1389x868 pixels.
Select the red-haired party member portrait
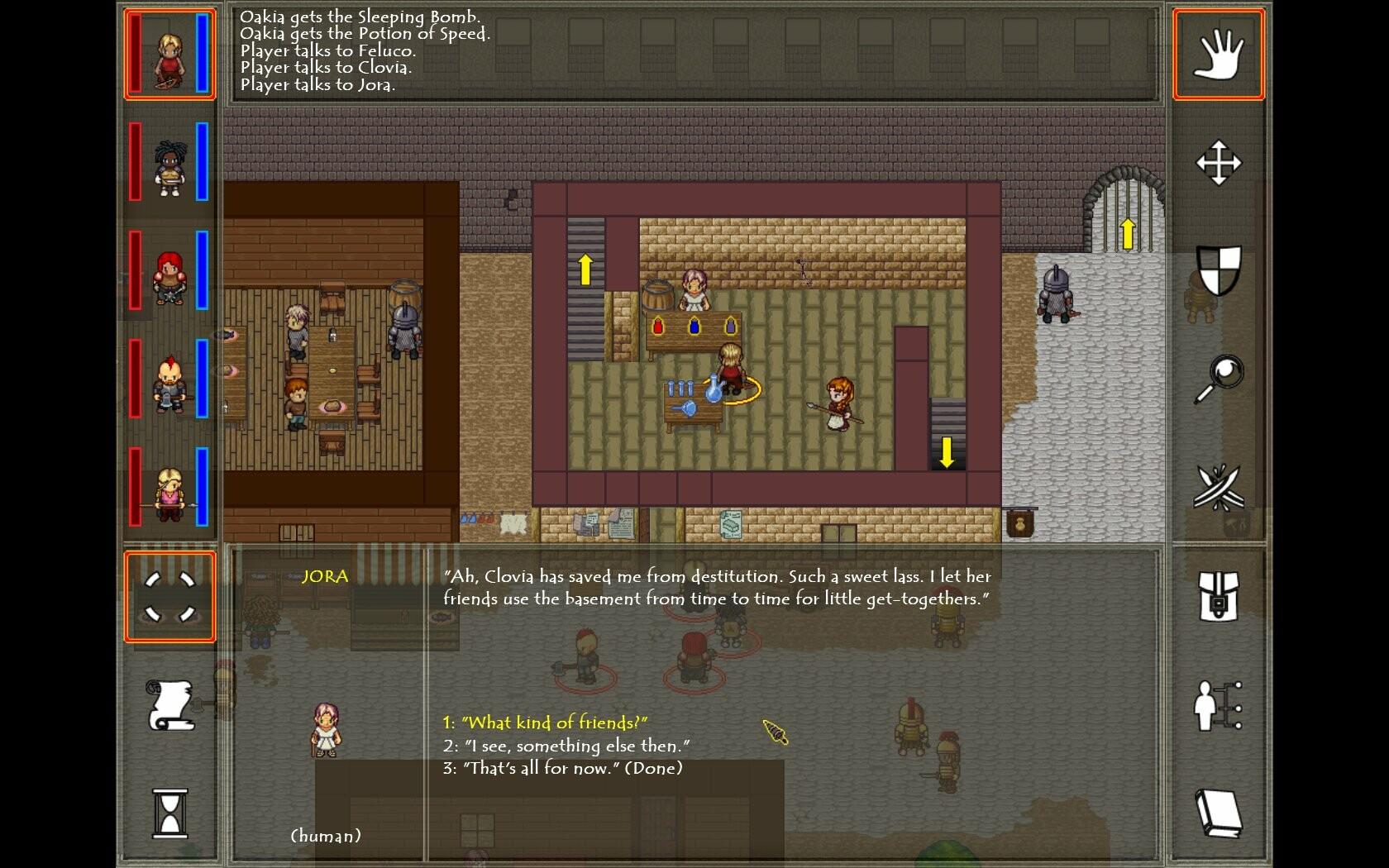[x=169, y=271]
